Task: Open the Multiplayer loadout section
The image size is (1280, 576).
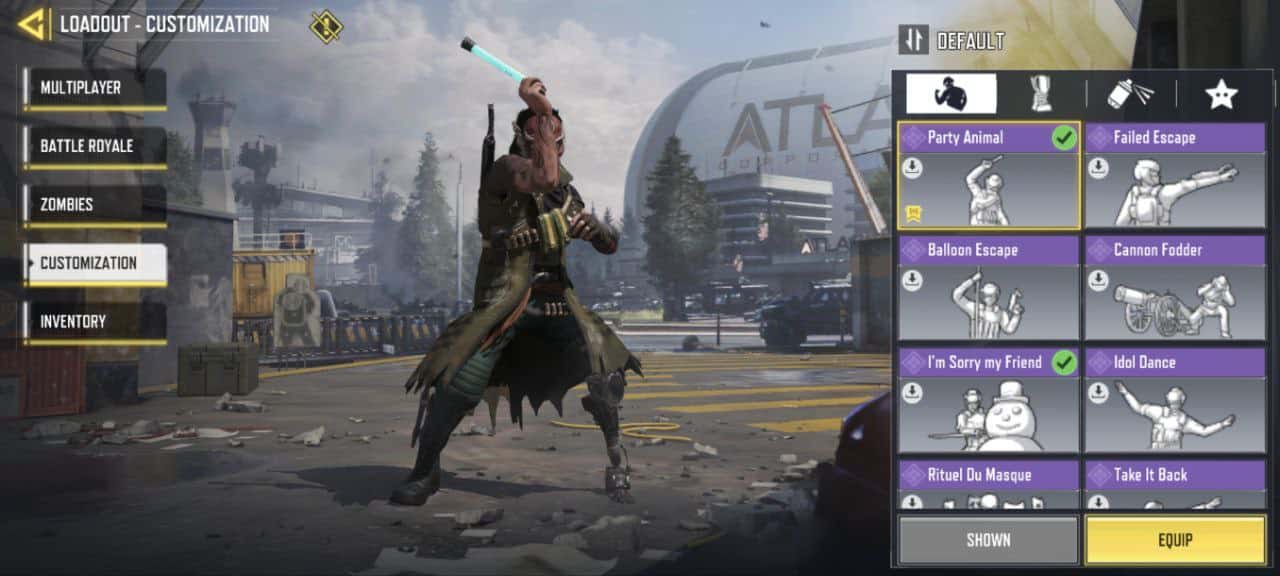Action: click(x=96, y=88)
